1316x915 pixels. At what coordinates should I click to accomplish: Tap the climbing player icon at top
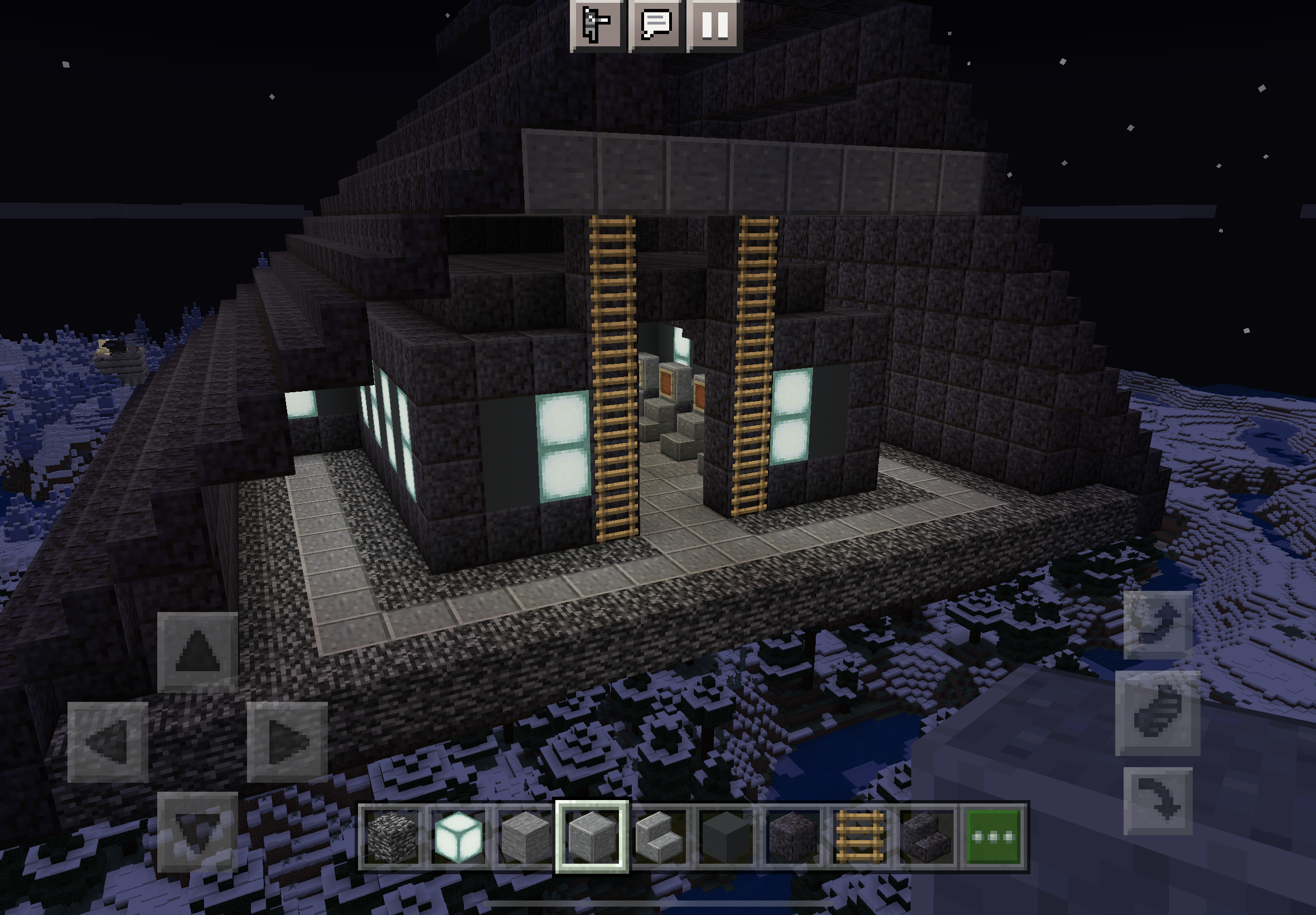click(596, 26)
